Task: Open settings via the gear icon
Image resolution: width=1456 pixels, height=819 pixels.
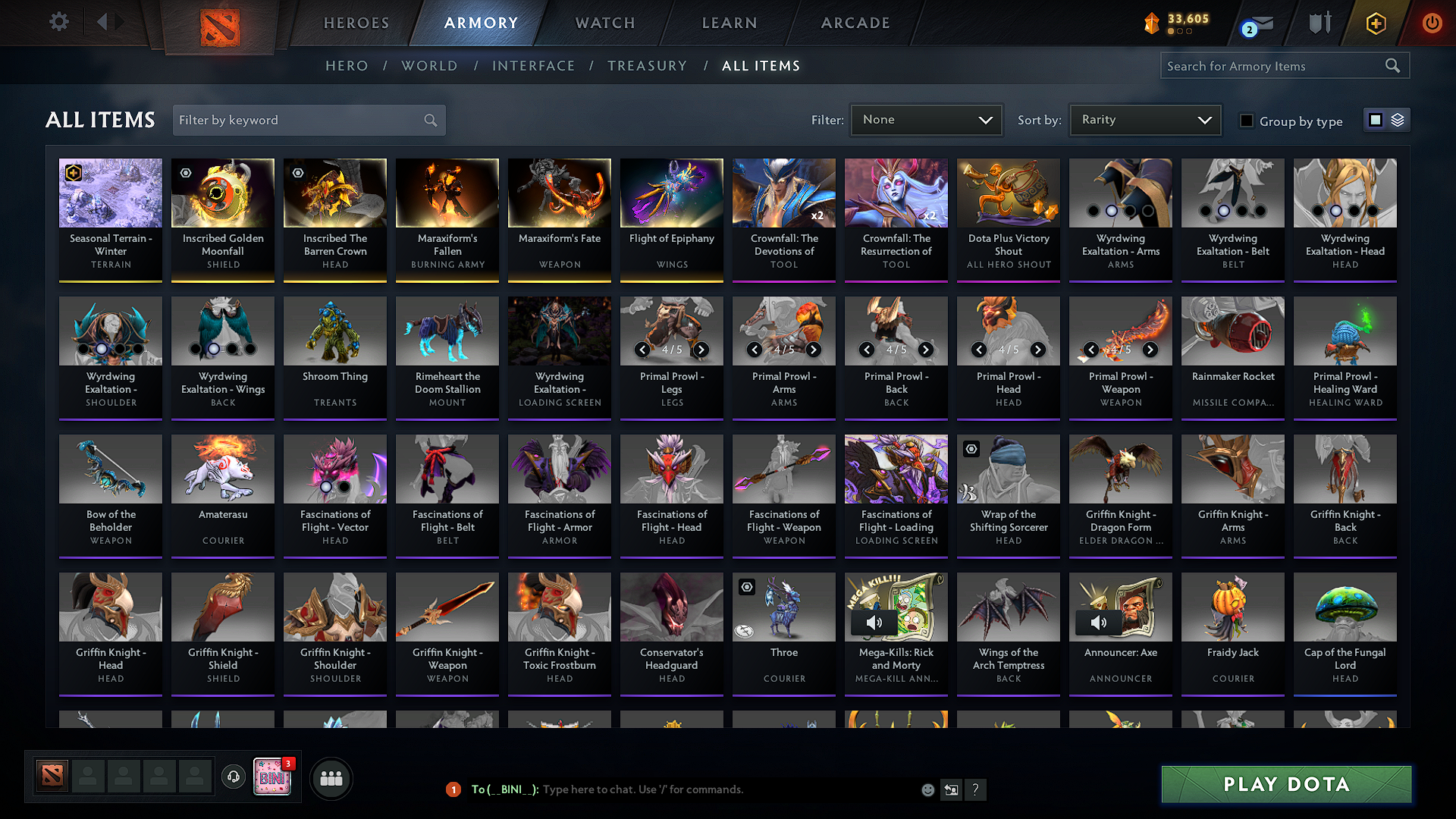Action: tap(58, 22)
